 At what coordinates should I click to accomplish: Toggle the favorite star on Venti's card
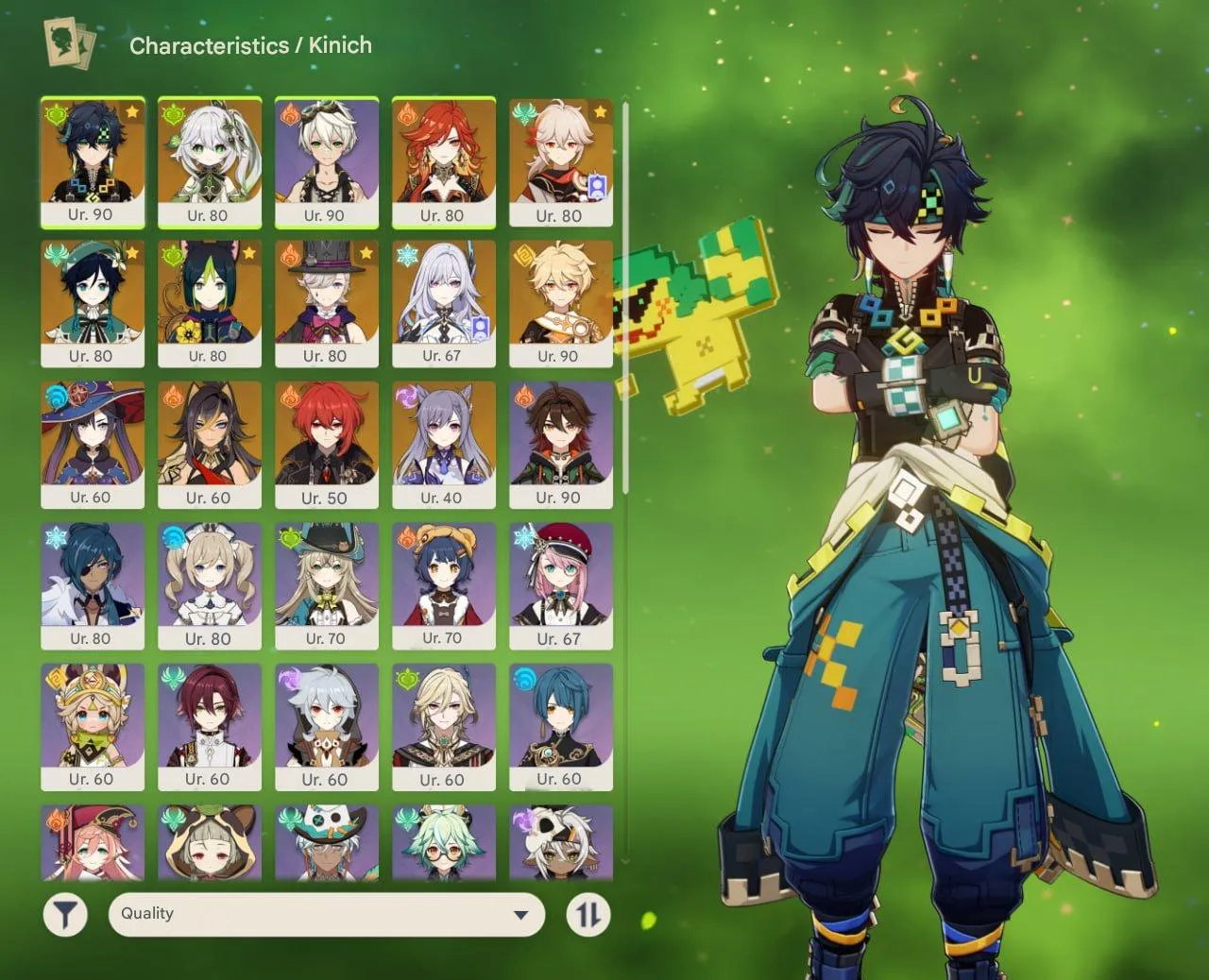[x=132, y=253]
